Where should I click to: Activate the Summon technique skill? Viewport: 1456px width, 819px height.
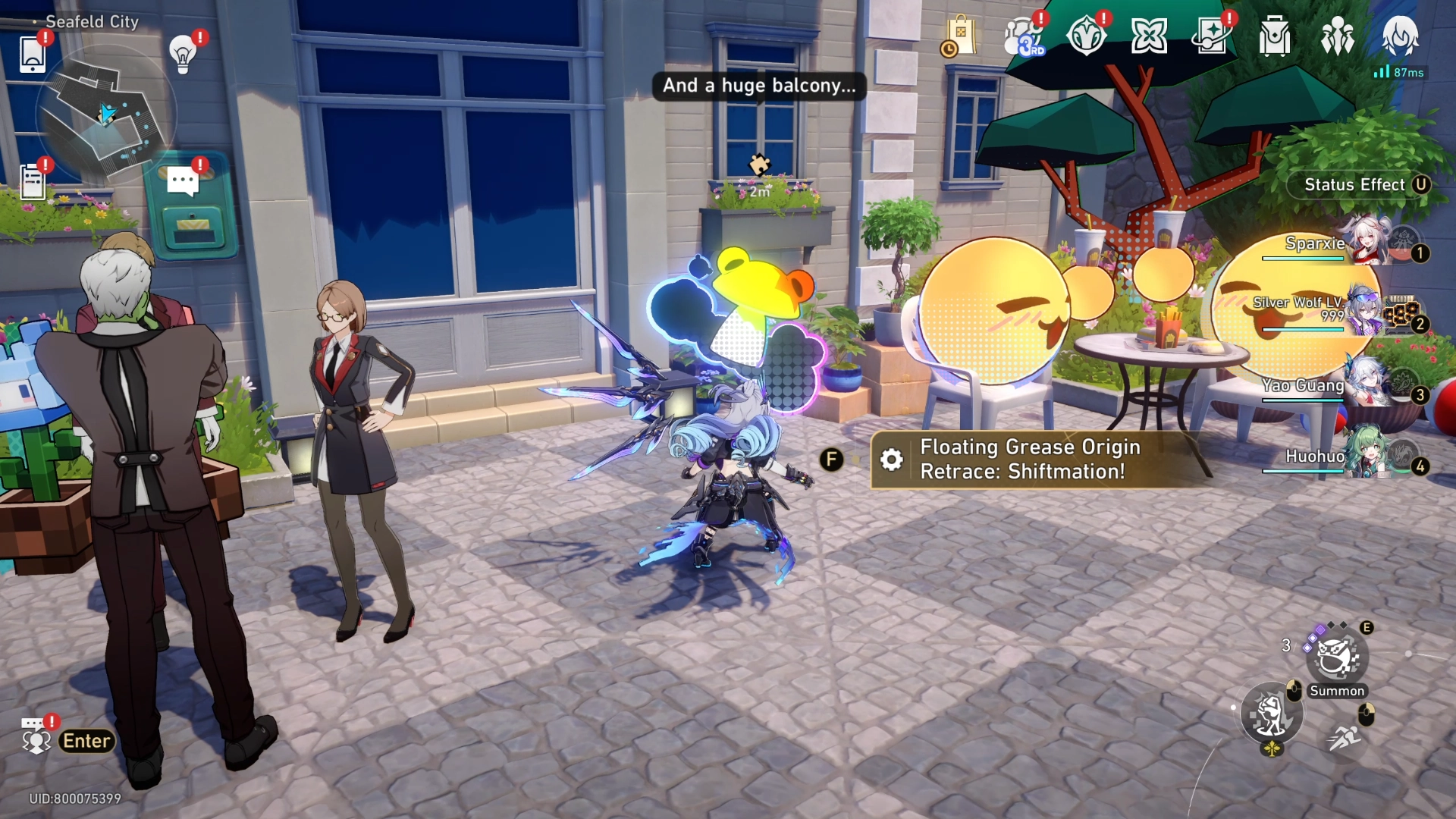pos(1336,657)
